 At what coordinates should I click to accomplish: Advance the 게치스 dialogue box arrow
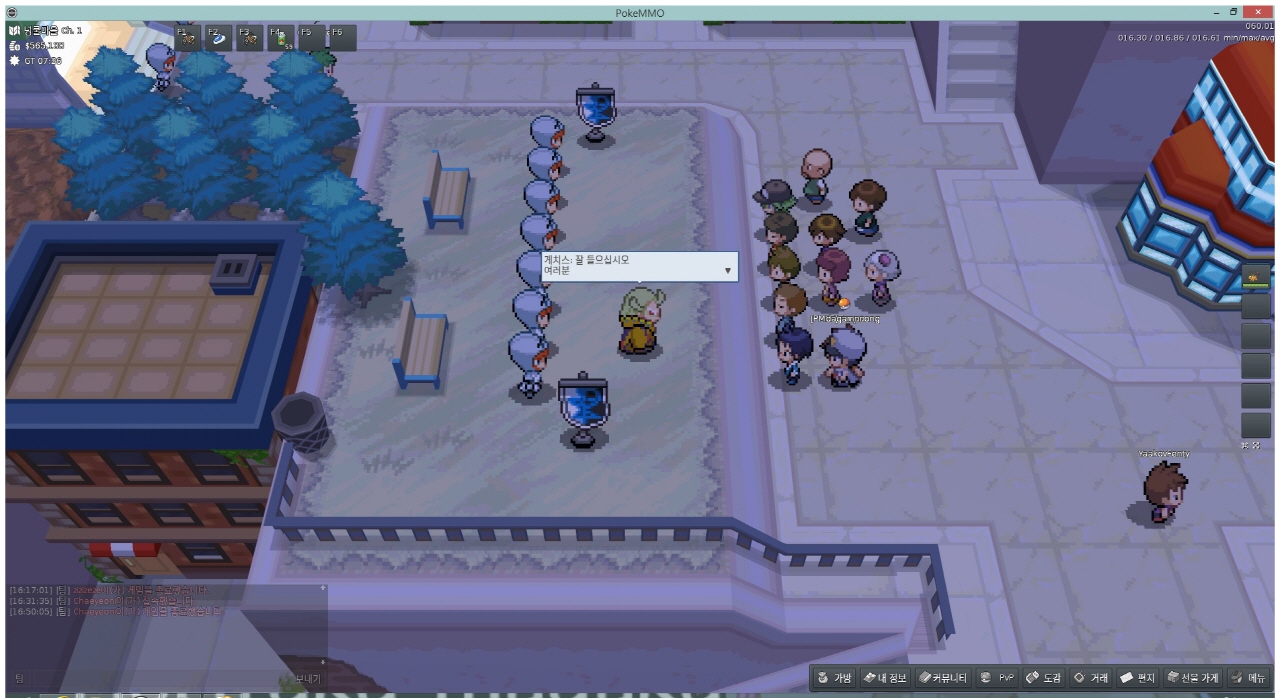click(727, 270)
